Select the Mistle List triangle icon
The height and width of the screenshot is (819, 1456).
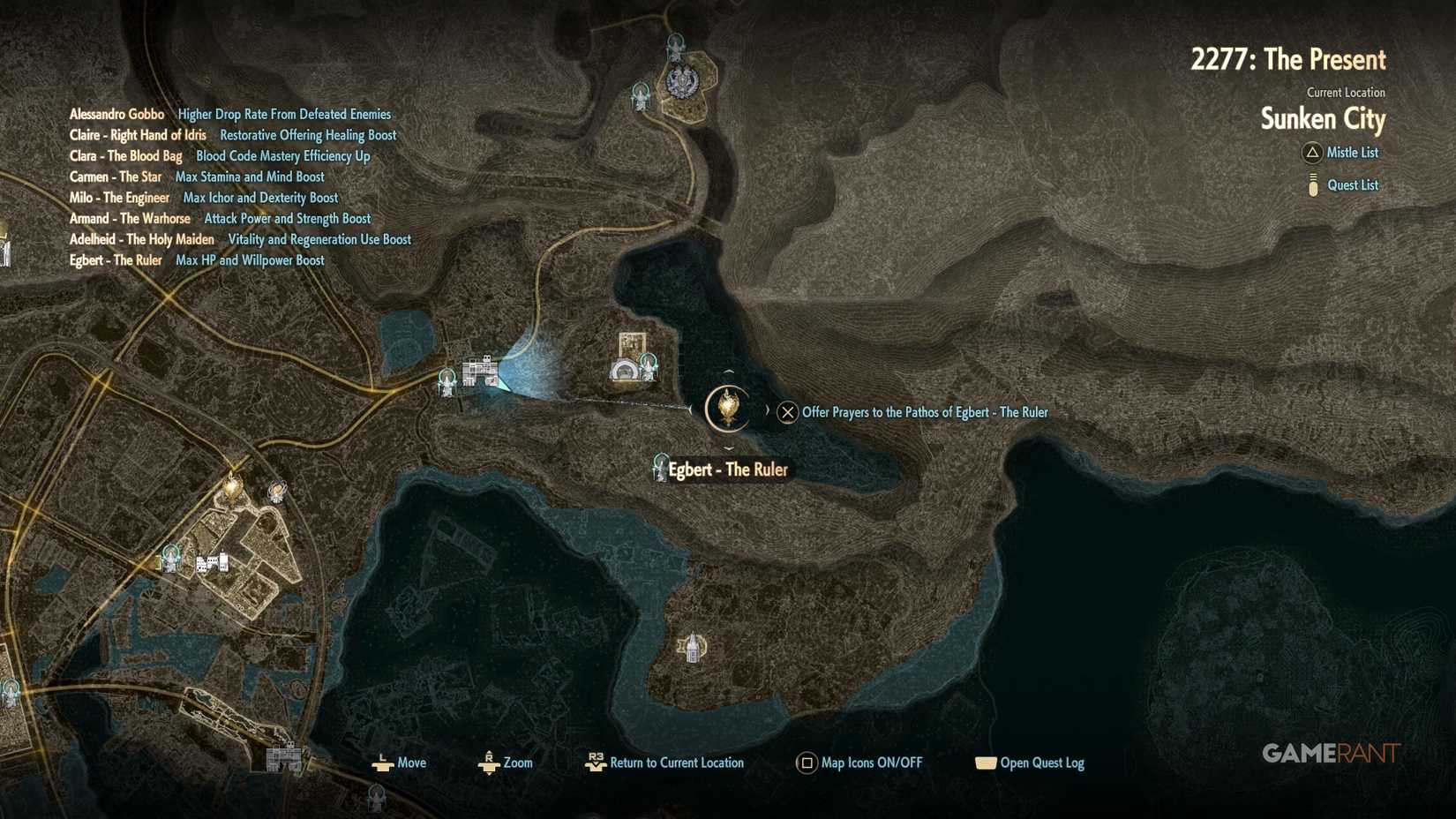click(x=1311, y=153)
